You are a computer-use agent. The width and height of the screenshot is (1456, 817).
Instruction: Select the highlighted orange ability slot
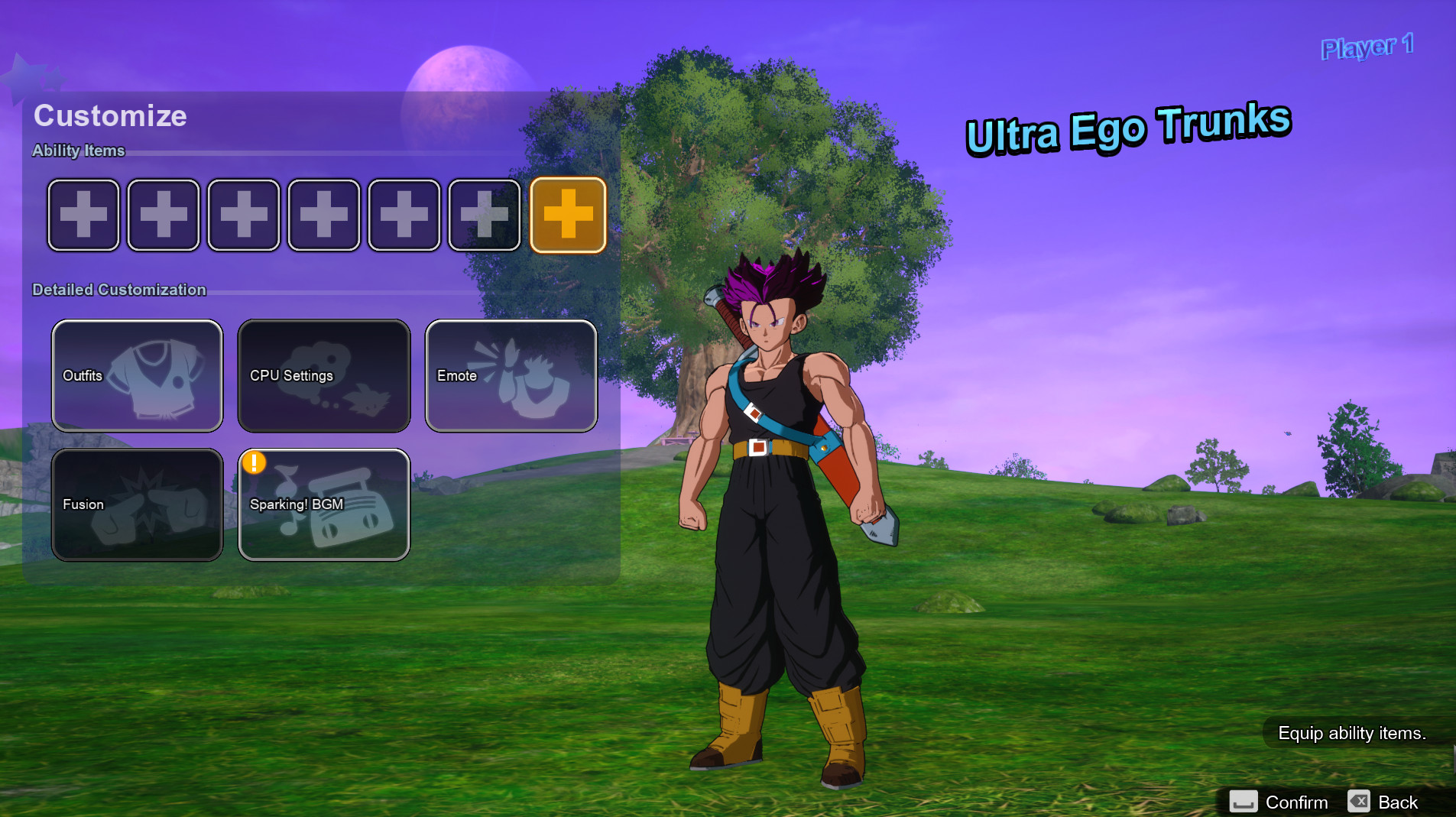click(569, 215)
